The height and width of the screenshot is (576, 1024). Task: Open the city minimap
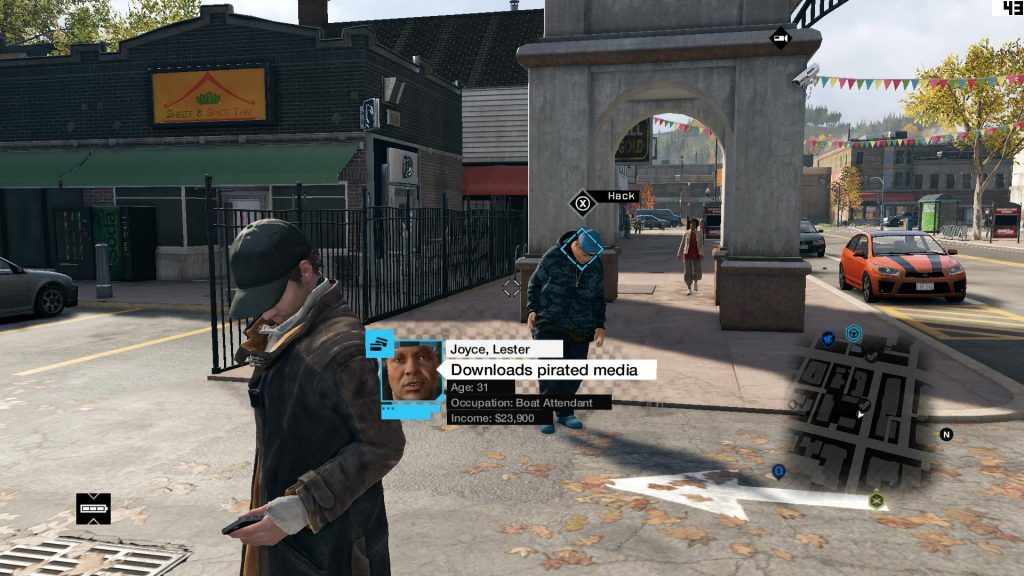coord(862,408)
